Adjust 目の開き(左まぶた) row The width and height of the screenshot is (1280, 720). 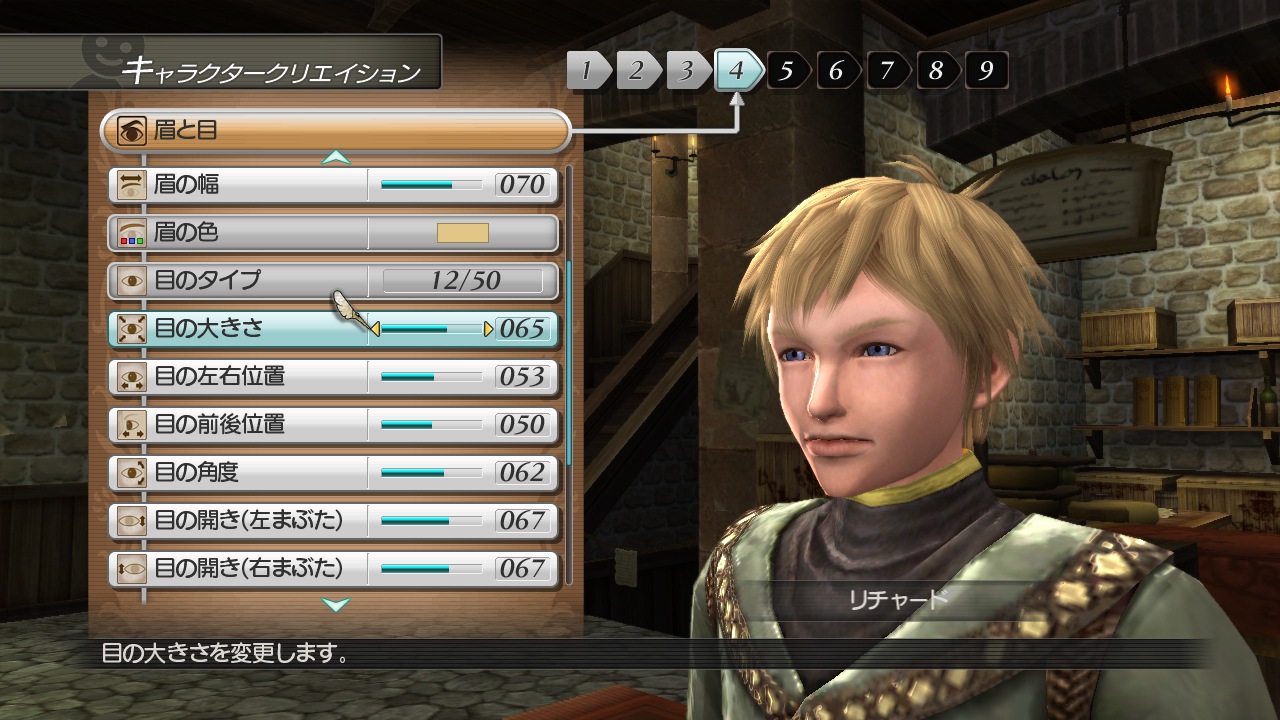333,520
